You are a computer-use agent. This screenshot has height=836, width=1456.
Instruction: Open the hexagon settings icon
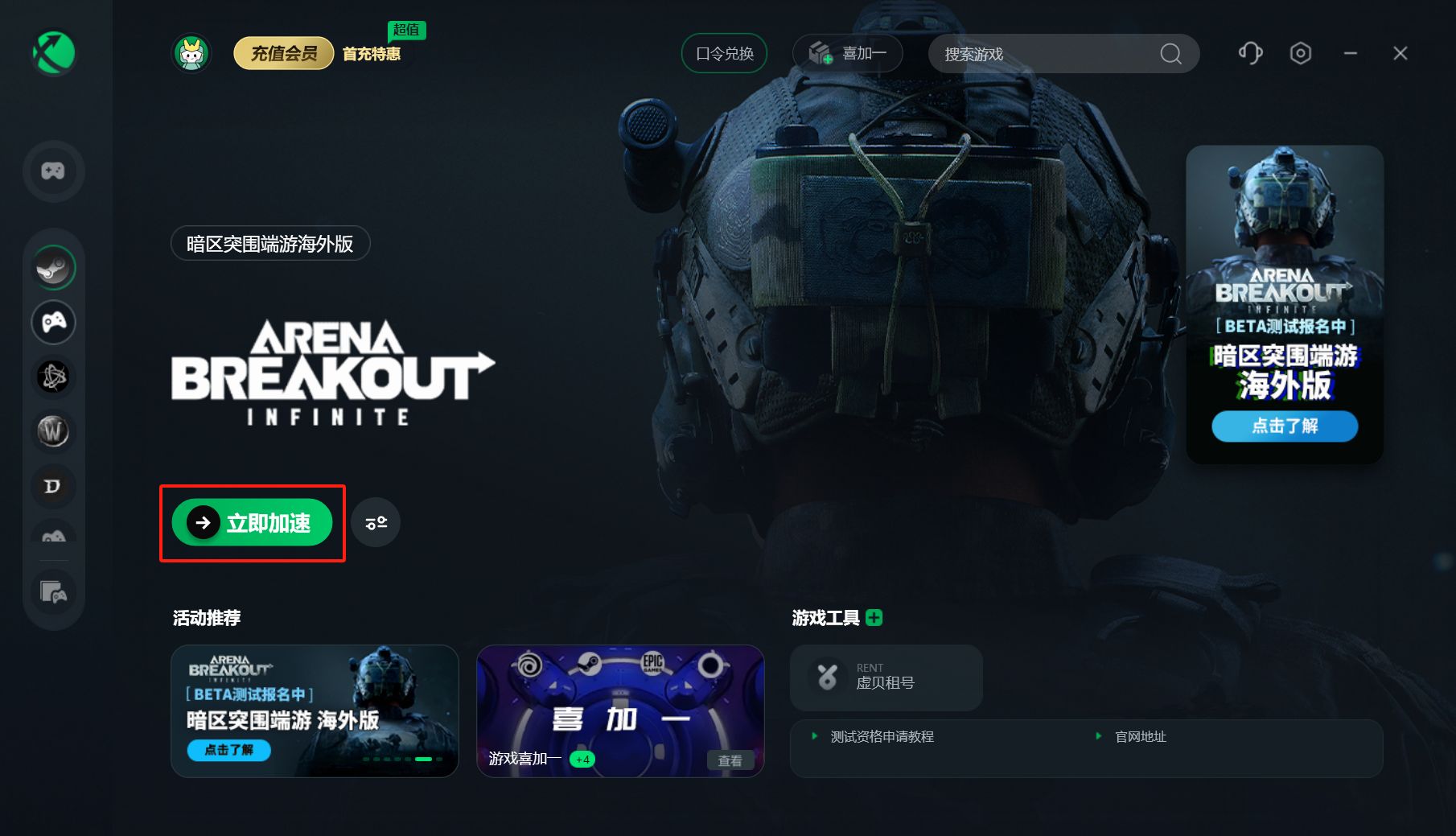tap(1300, 54)
